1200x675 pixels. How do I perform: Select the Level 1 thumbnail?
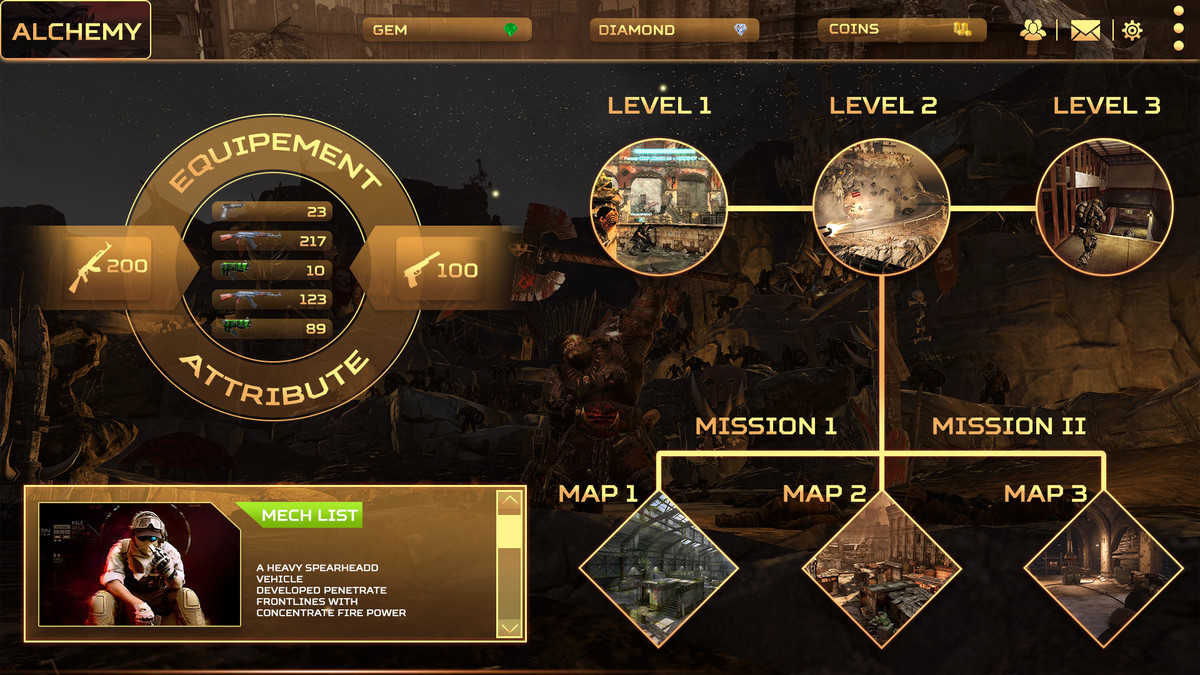(659, 207)
